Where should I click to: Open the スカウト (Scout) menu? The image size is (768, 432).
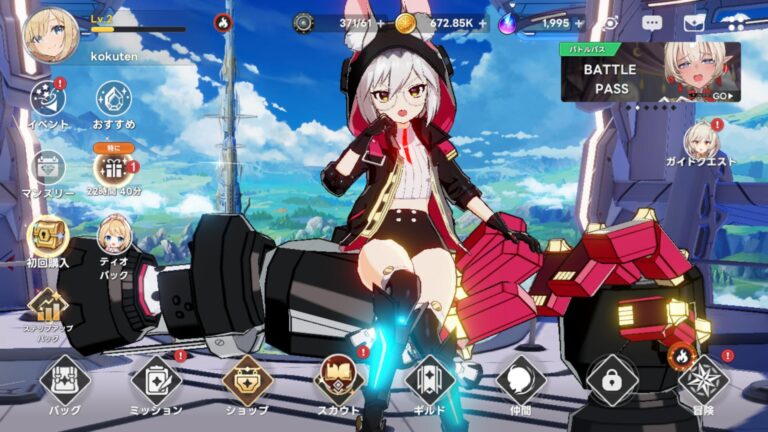point(338,381)
